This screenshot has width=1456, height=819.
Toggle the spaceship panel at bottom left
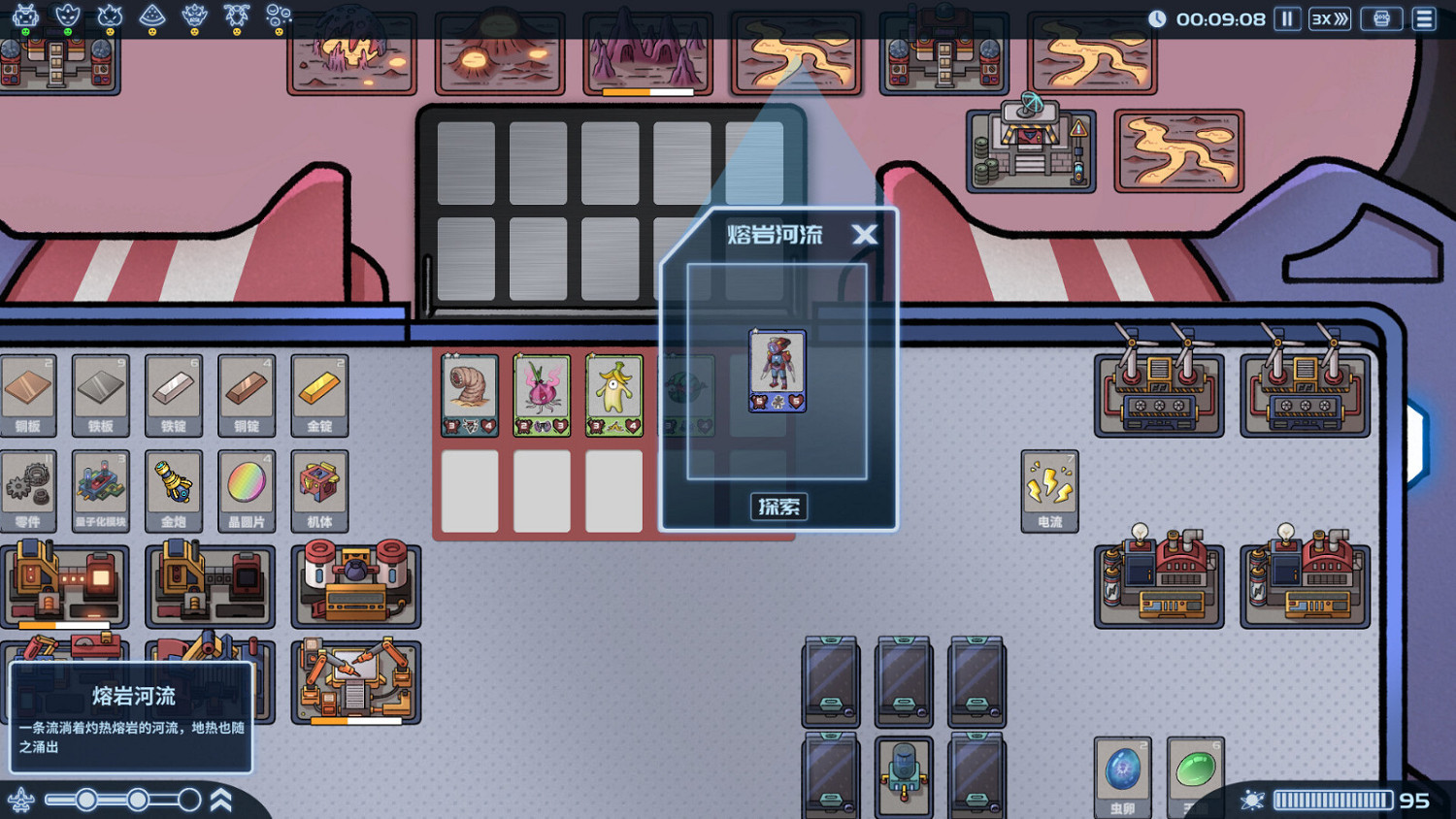click(21, 800)
